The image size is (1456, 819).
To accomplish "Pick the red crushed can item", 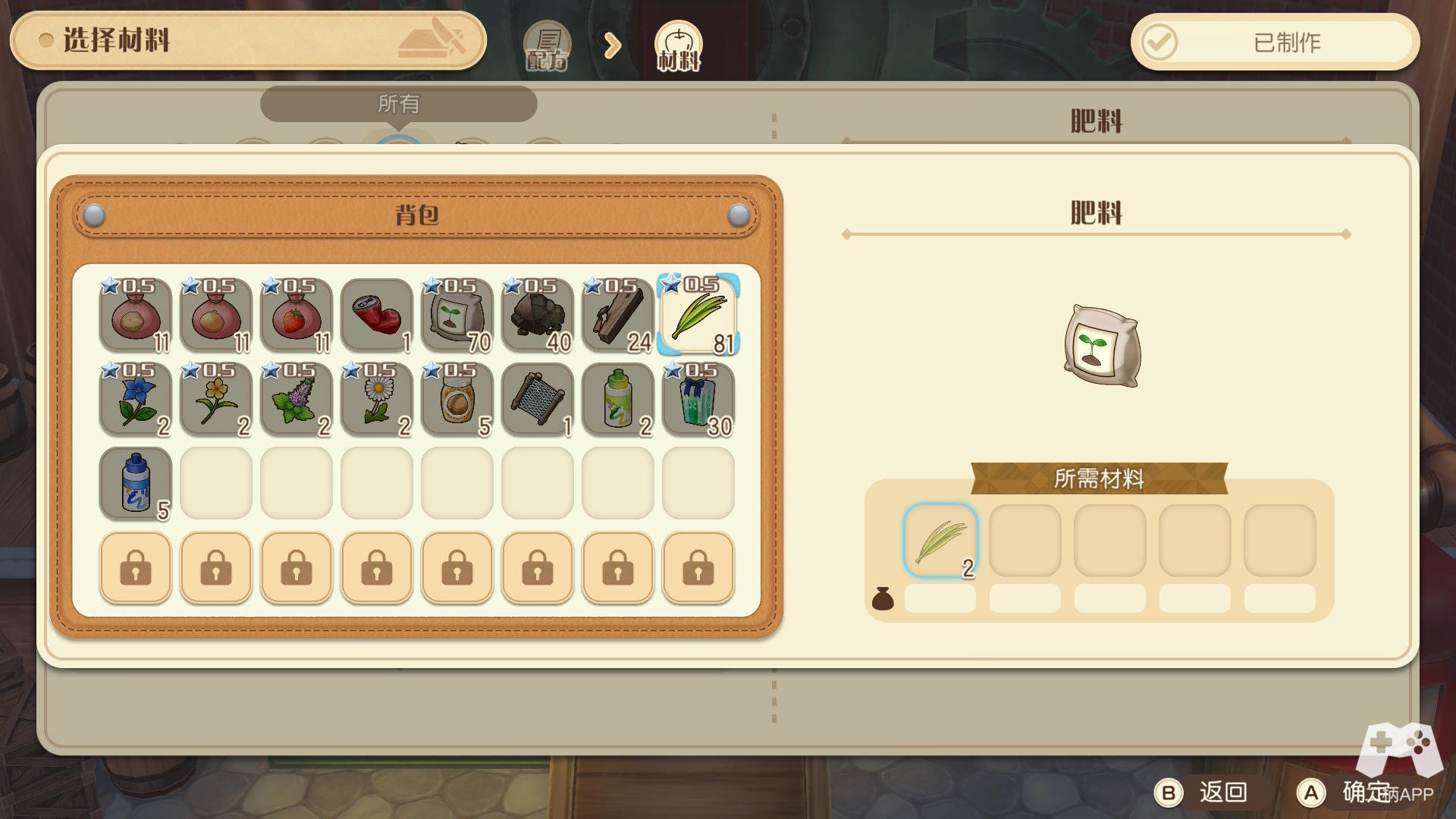I will click(x=376, y=315).
